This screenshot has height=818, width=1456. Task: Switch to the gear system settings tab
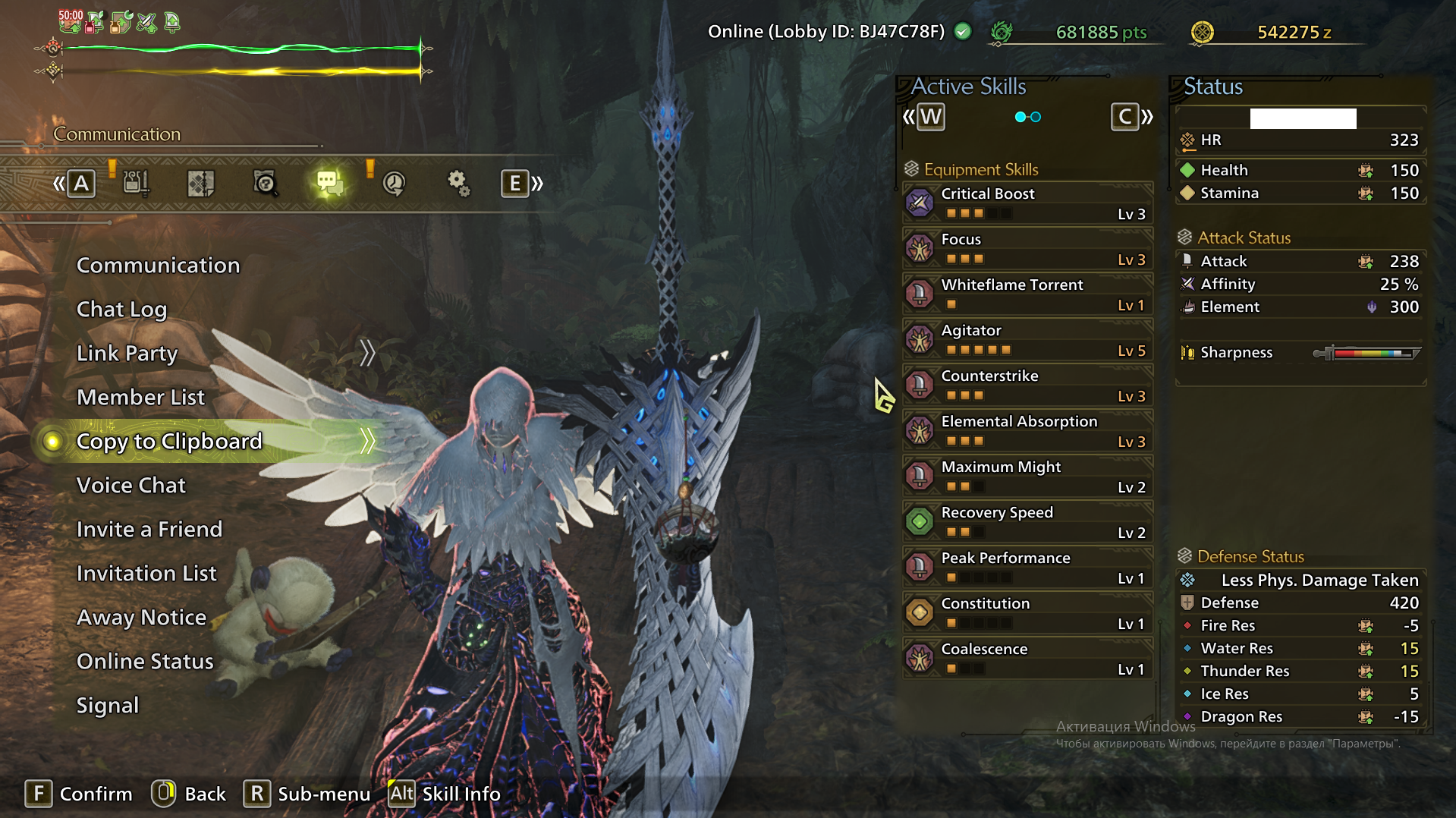(x=458, y=183)
